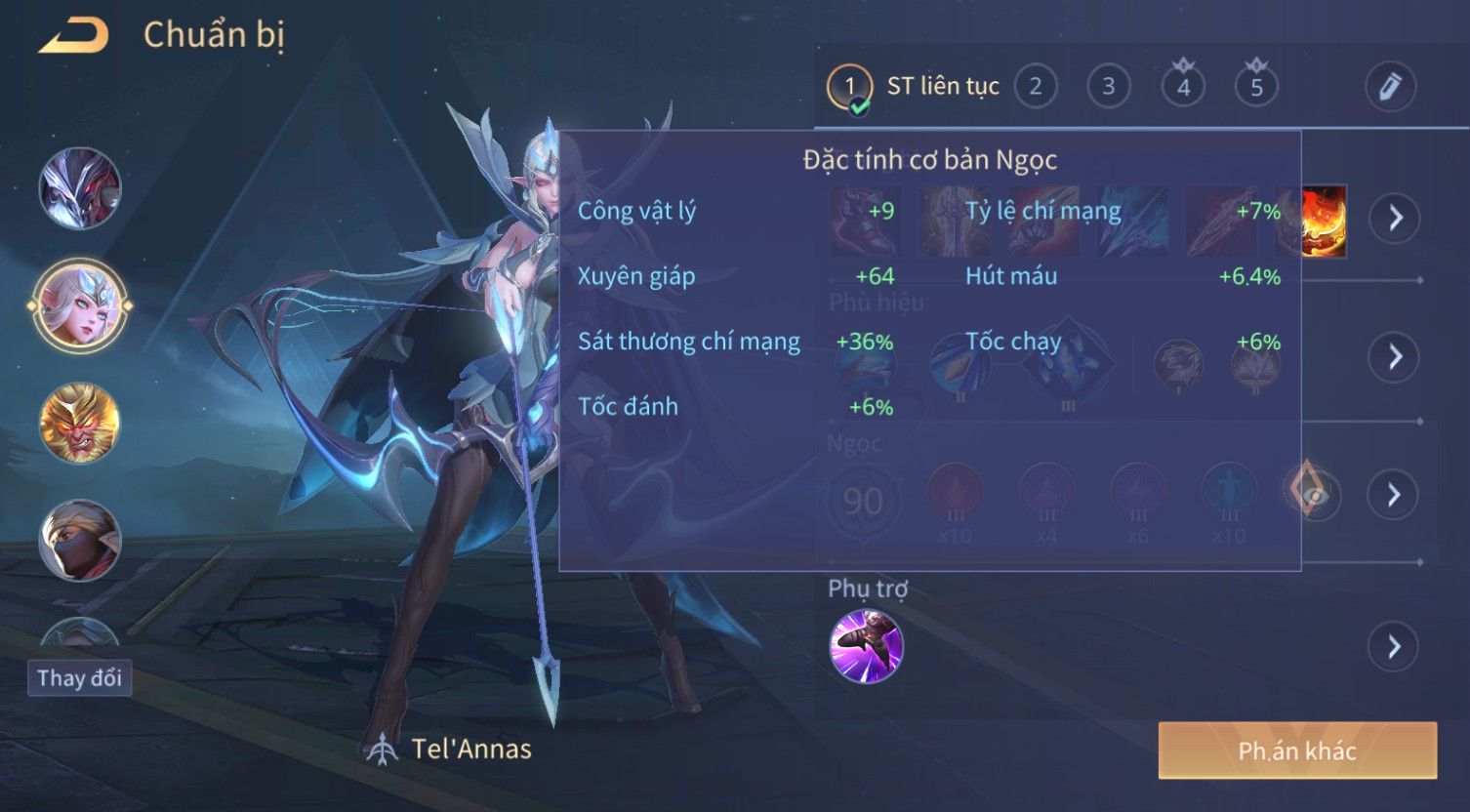Switch to preset slot 2
Screen dimensions: 1470x812
1036,87
